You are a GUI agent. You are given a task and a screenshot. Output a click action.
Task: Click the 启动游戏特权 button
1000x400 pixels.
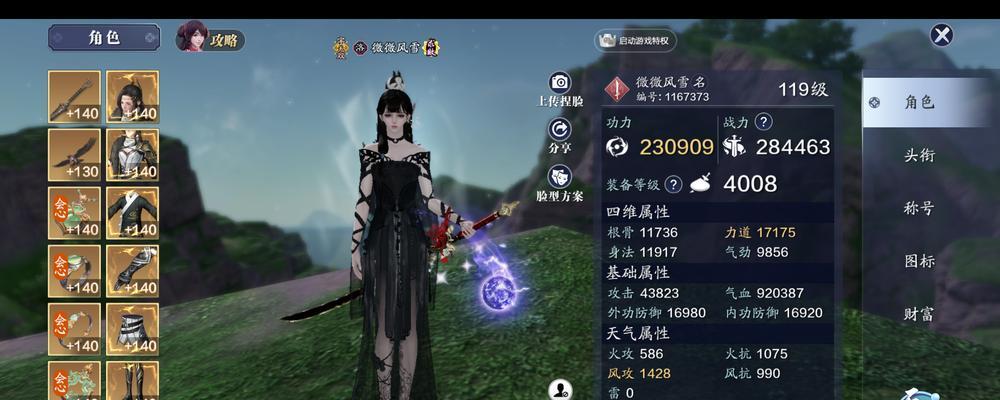pyautogui.click(x=636, y=41)
